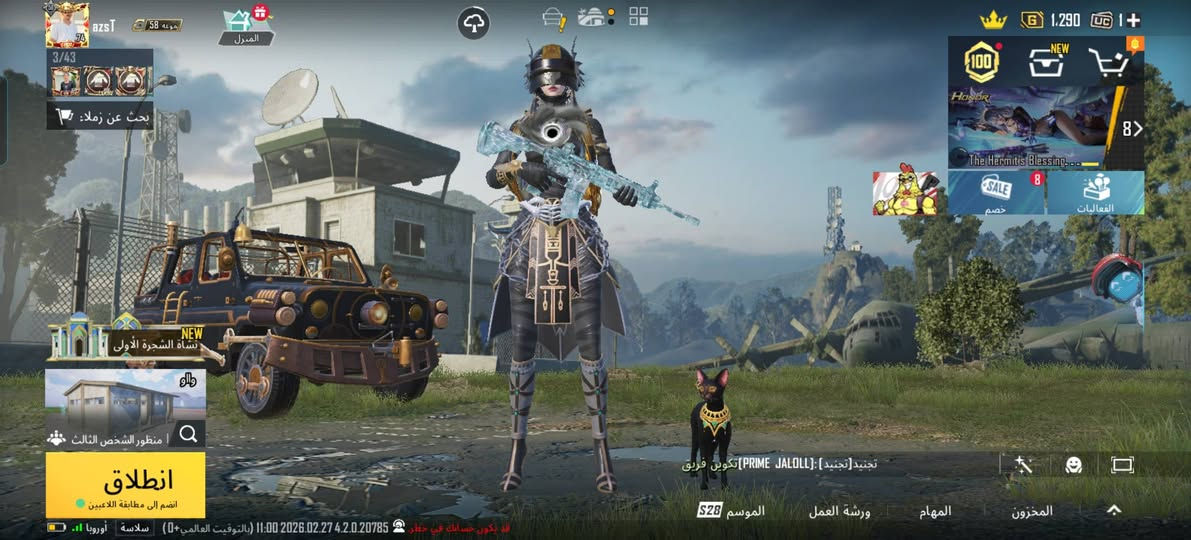Open the SALE خصم offers

point(996,192)
